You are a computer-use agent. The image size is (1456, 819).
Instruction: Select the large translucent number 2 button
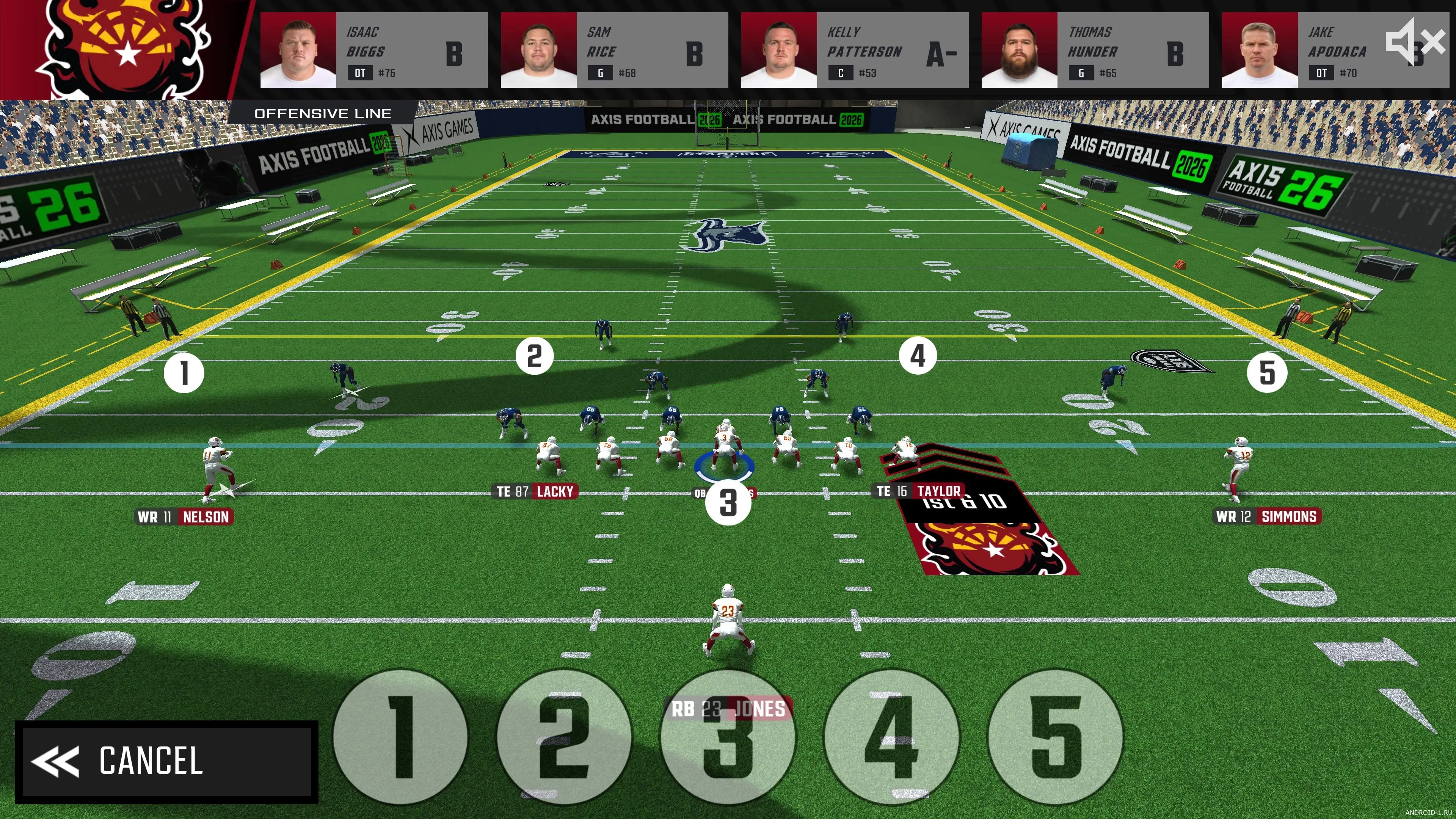point(563,736)
